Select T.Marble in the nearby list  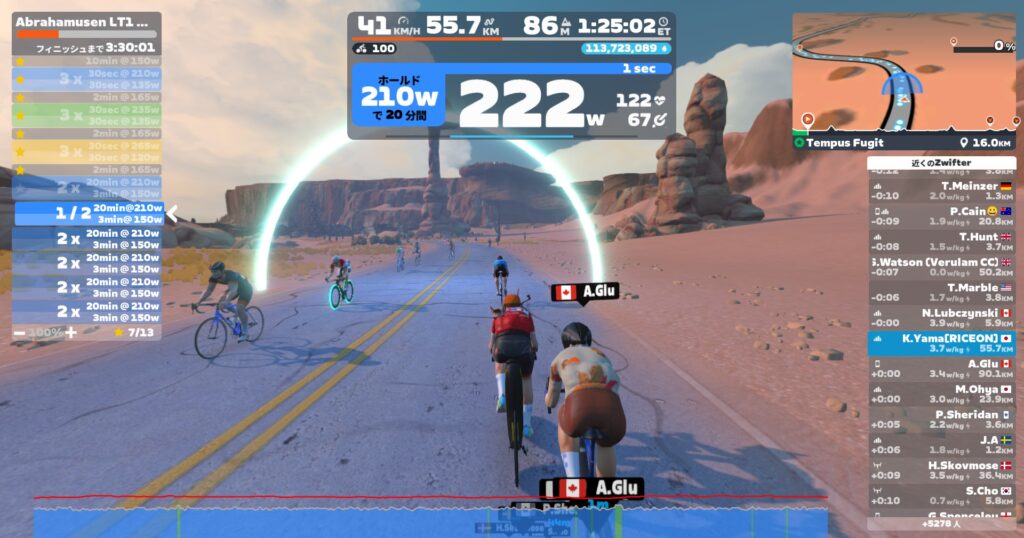(x=941, y=293)
